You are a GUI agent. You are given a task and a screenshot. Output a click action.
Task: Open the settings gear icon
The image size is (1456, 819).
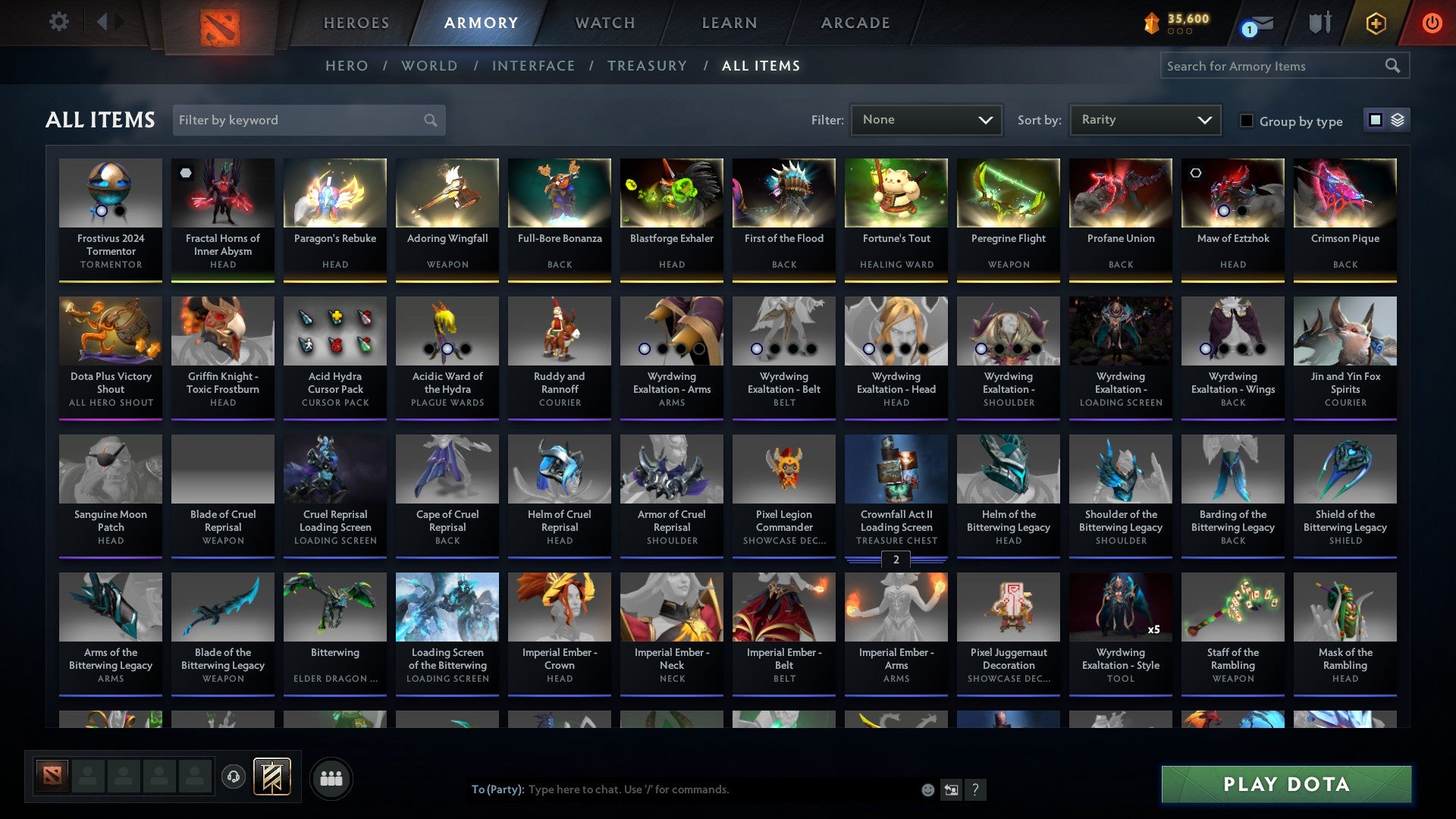coord(58,21)
